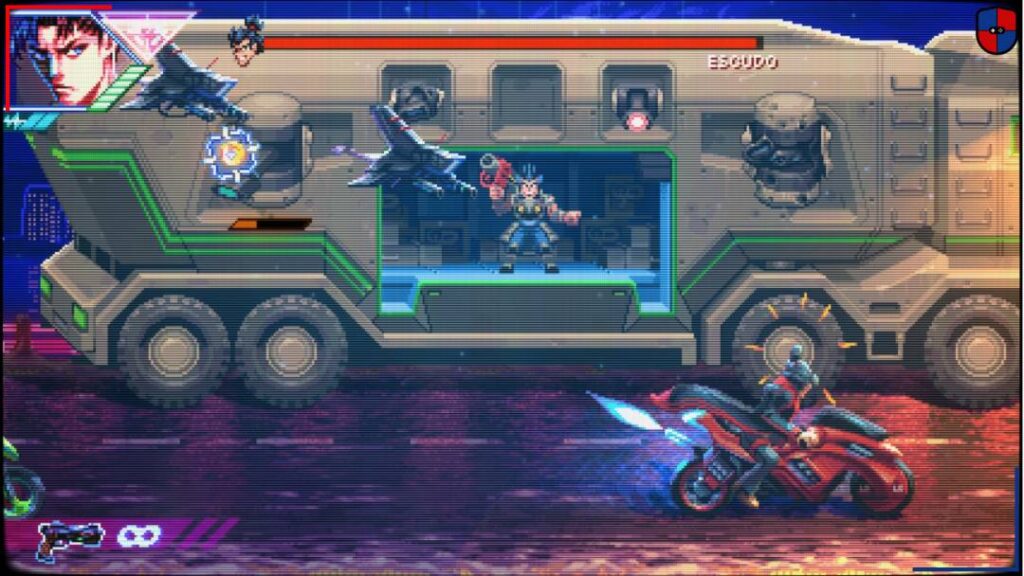The width and height of the screenshot is (1024, 576).
Task: Click the red and blue shield emblem
Action: pos(995,30)
